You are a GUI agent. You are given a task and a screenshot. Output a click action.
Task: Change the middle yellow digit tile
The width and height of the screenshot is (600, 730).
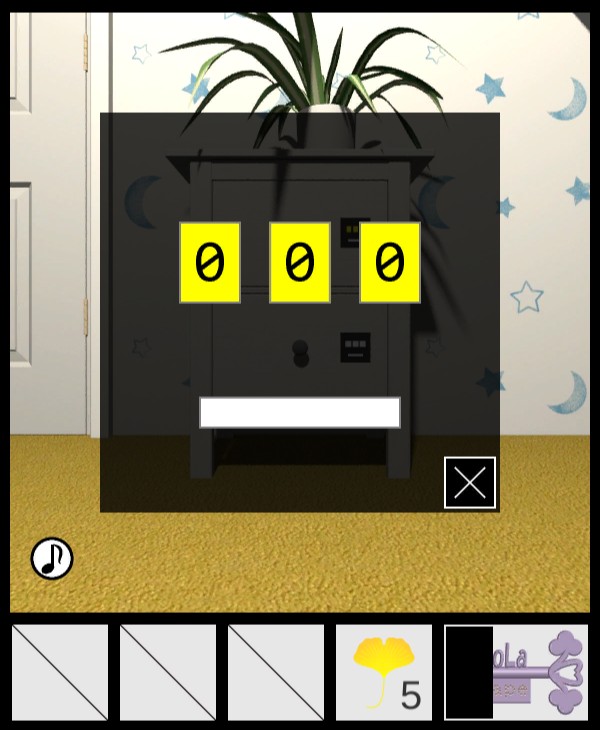click(x=300, y=263)
